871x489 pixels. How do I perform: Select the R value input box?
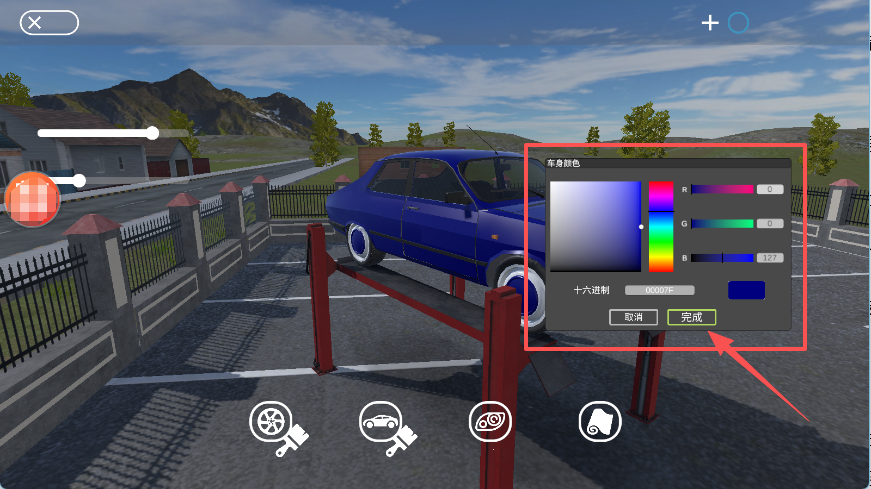pos(769,189)
